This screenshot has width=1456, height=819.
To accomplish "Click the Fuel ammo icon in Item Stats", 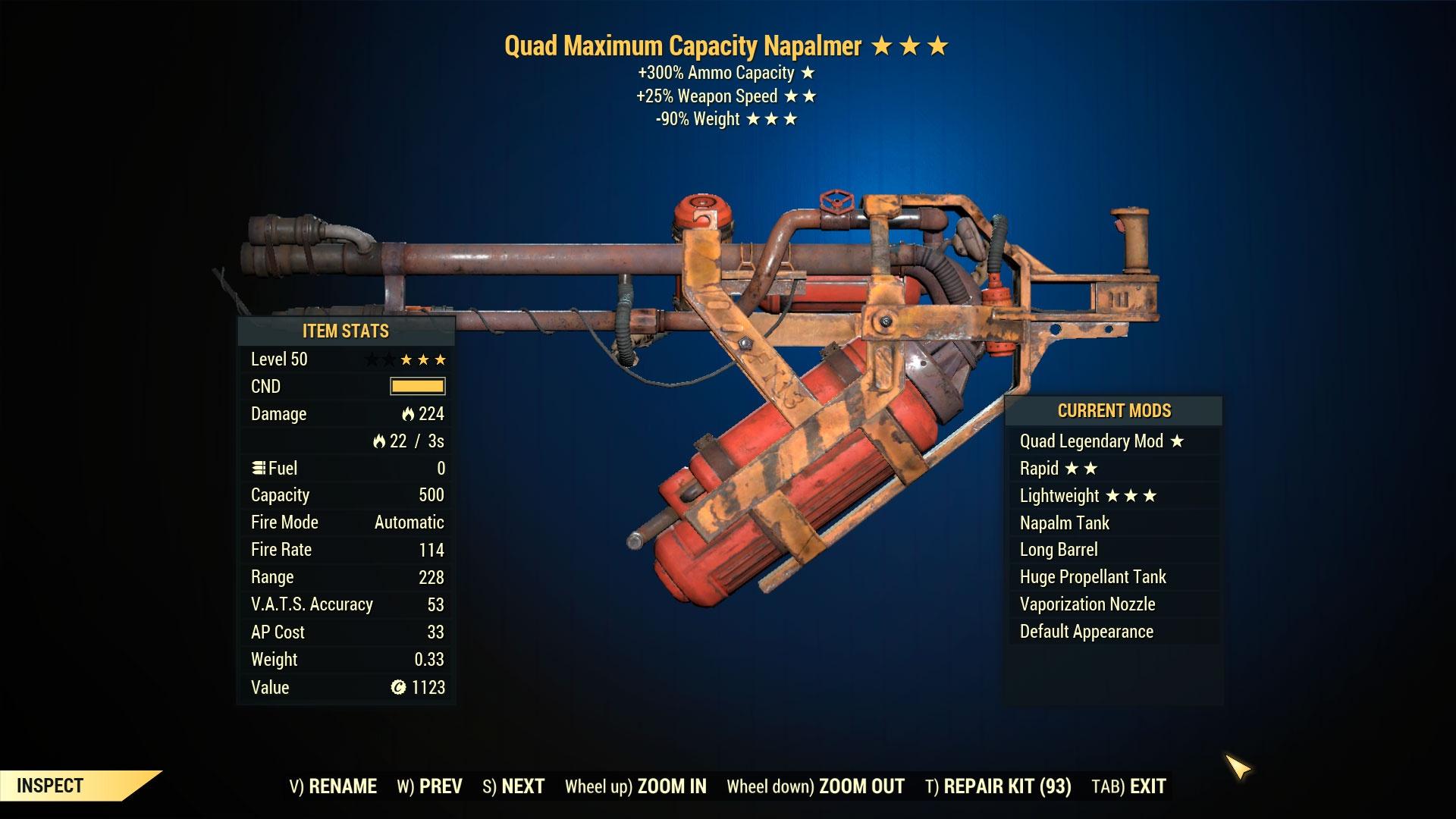I will (259, 468).
